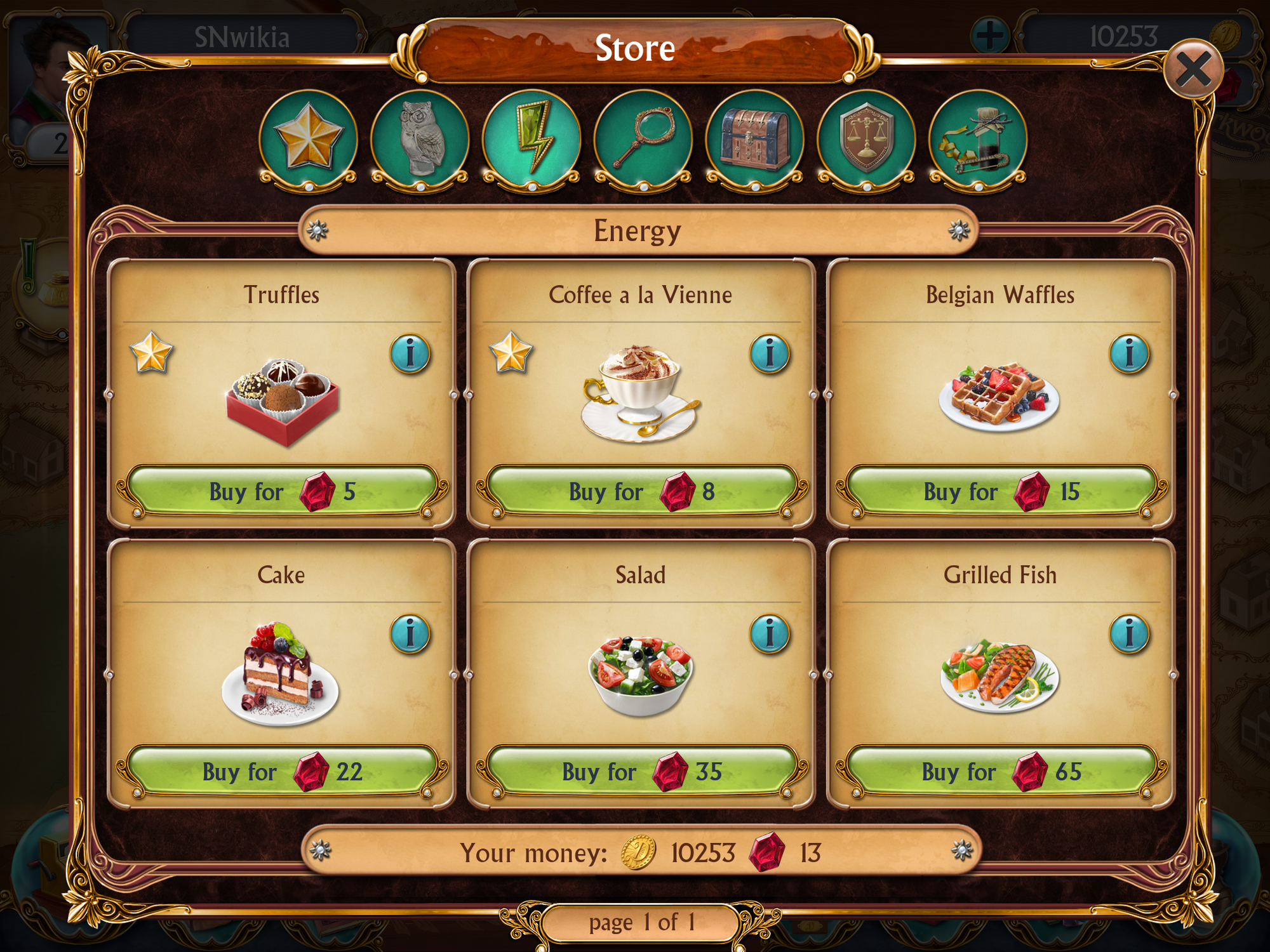The width and height of the screenshot is (1270, 952).
Task: Buy Grilled Fish for 65 rubies
Action: [x=1001, y=772]
